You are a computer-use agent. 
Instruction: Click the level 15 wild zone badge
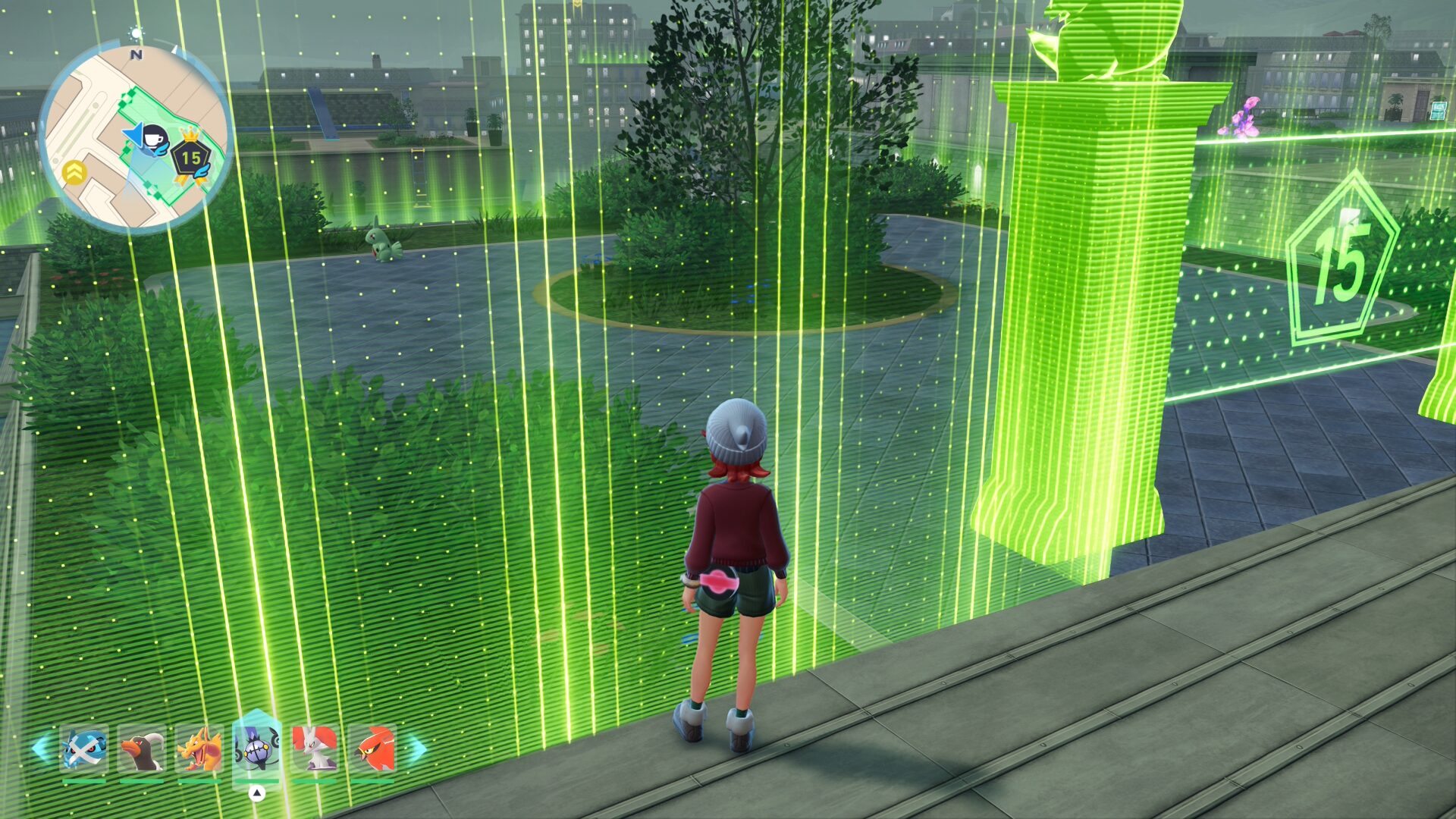(190, 158)
